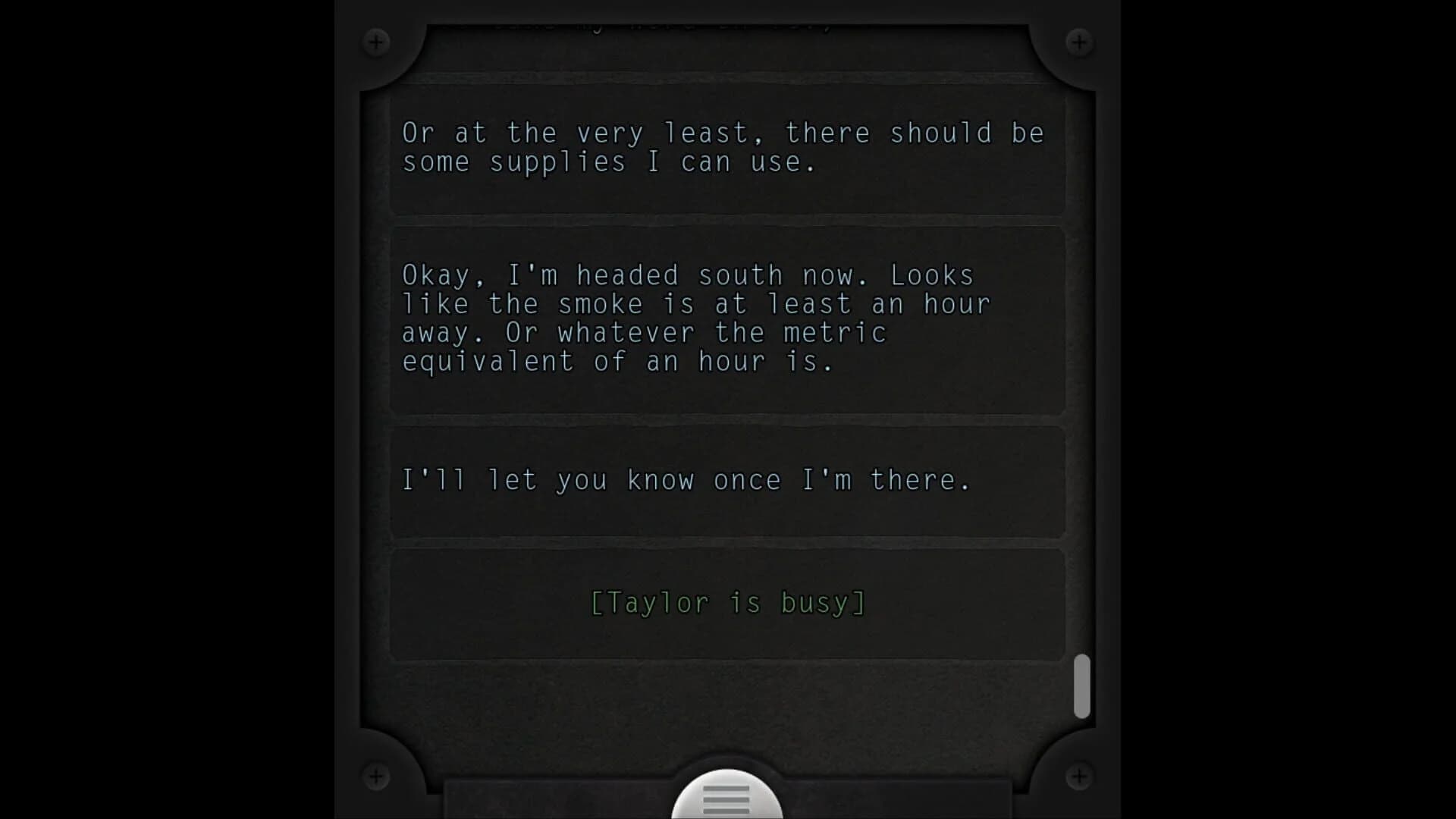The height and width of the screenshot is (819, 1456).
Task: Click the message mentioning smoke an hour away
Action: (x=726, y=318)
